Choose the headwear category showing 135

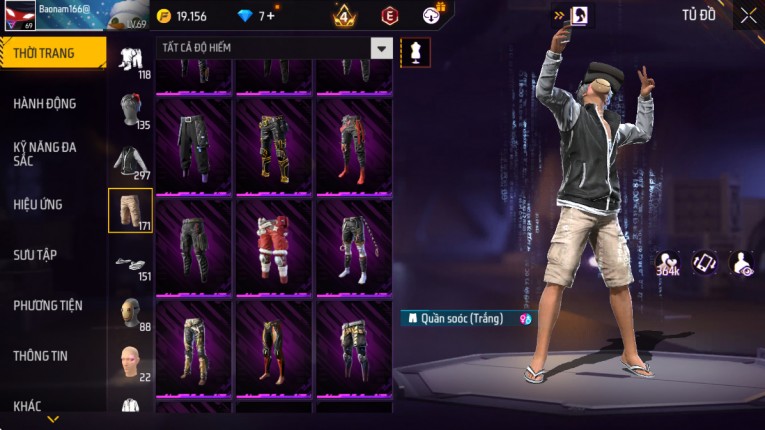pyautogui.click(x=130, y=110)
